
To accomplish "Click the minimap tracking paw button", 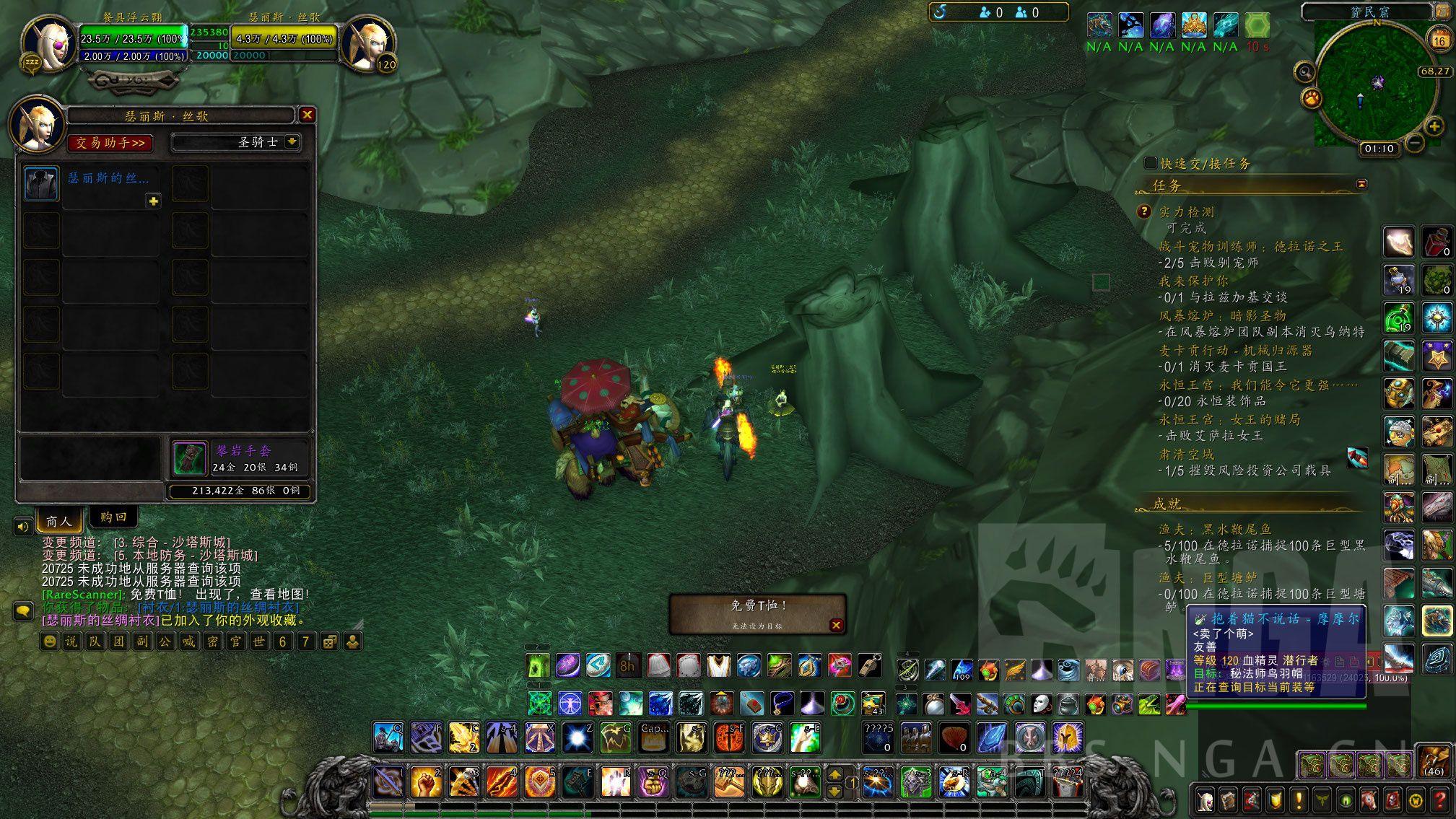I will click(1311, 97).
